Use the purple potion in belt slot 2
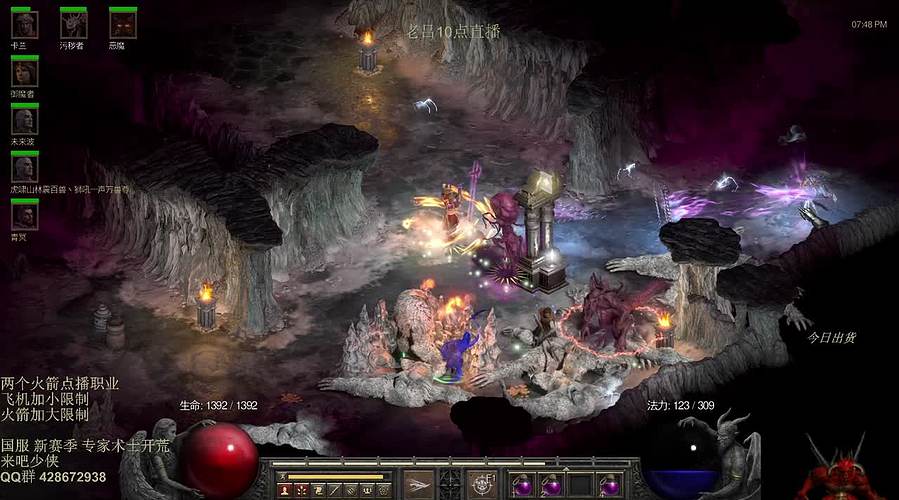Viewport: 899px width, 500px height. pos(551,485)
